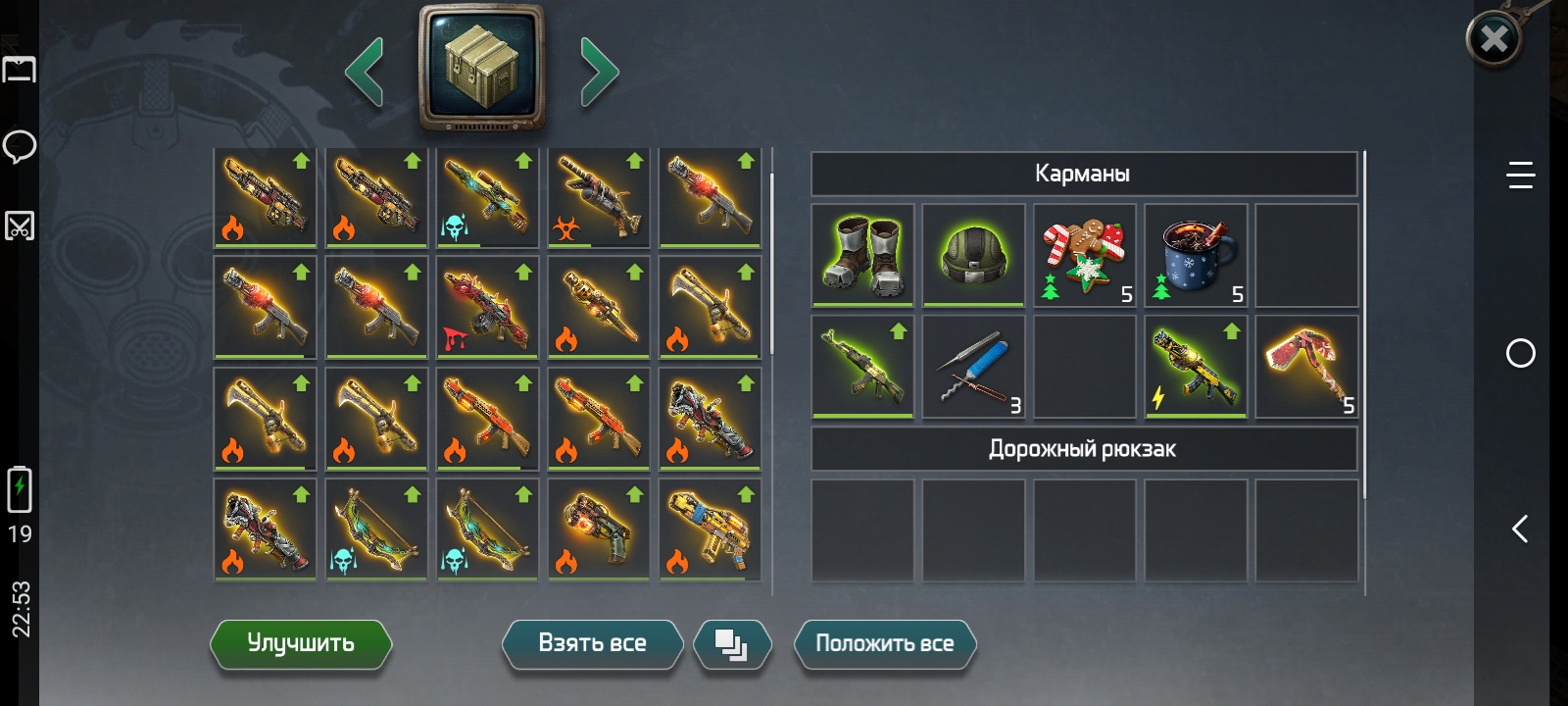Tap the Android back arrow

[x=1520, y=529]
